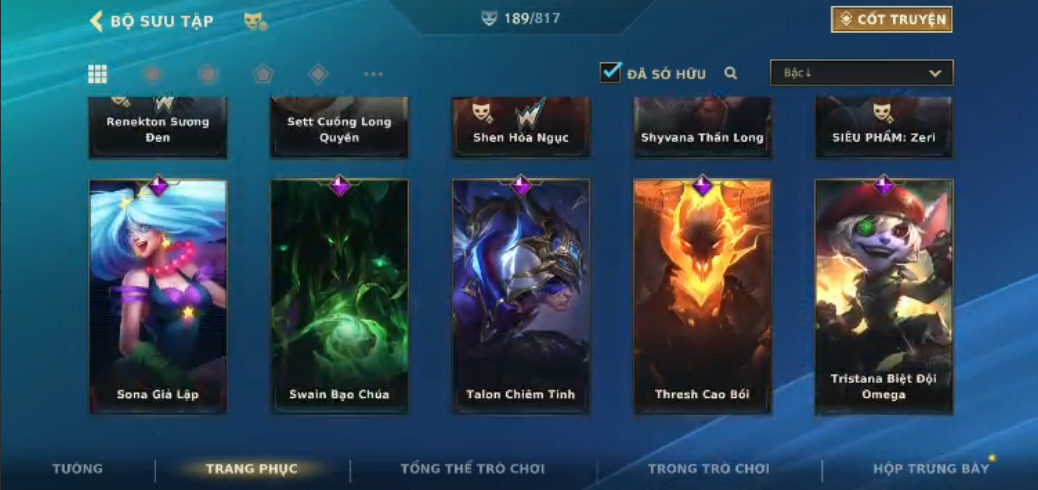Select the Sona Giả Lập skin card
The height and width of the screenshot is (490, 1038).
click(158, 295)
